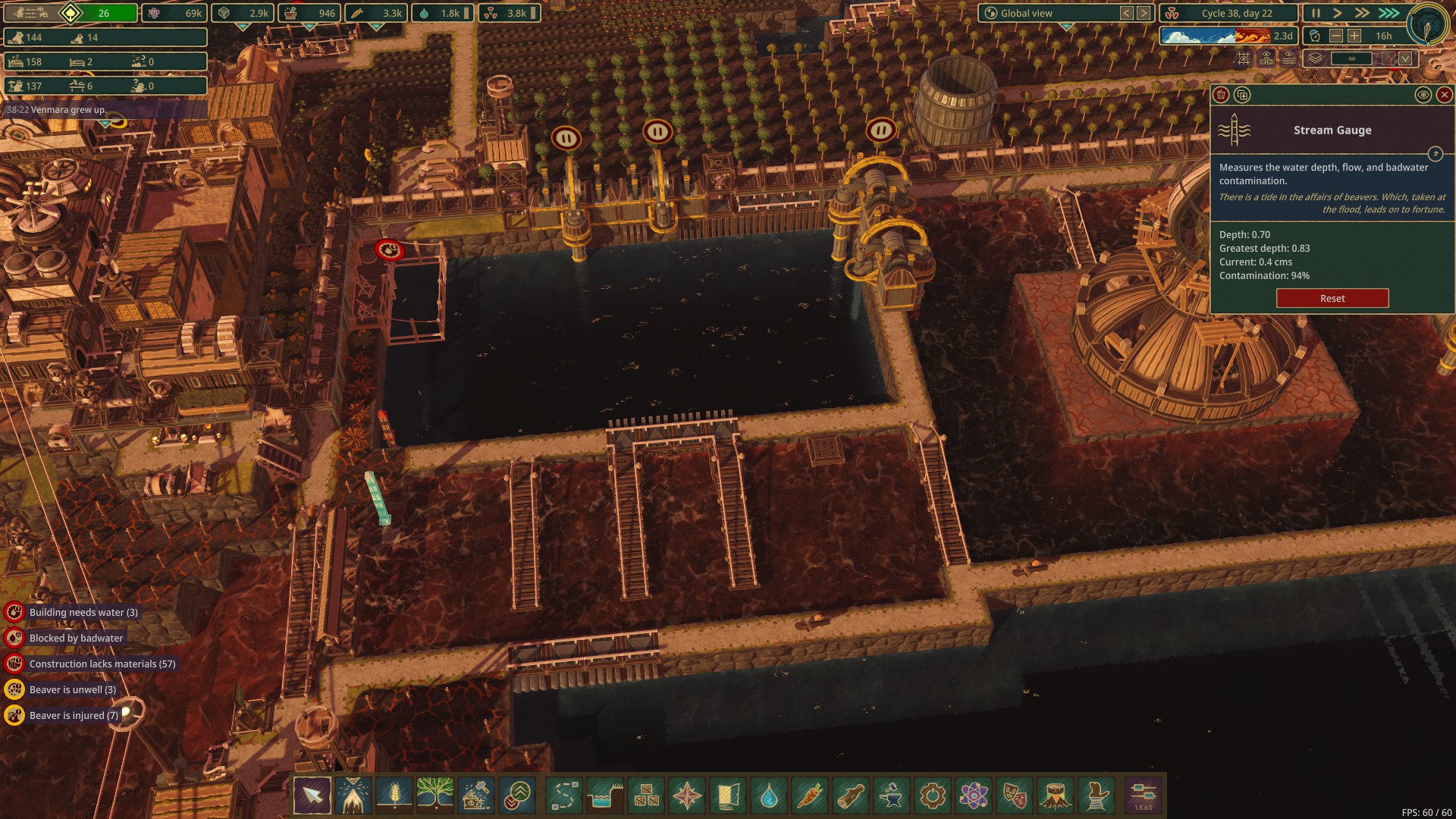Delete the Stream Gauge with the trash icon

1221,95
